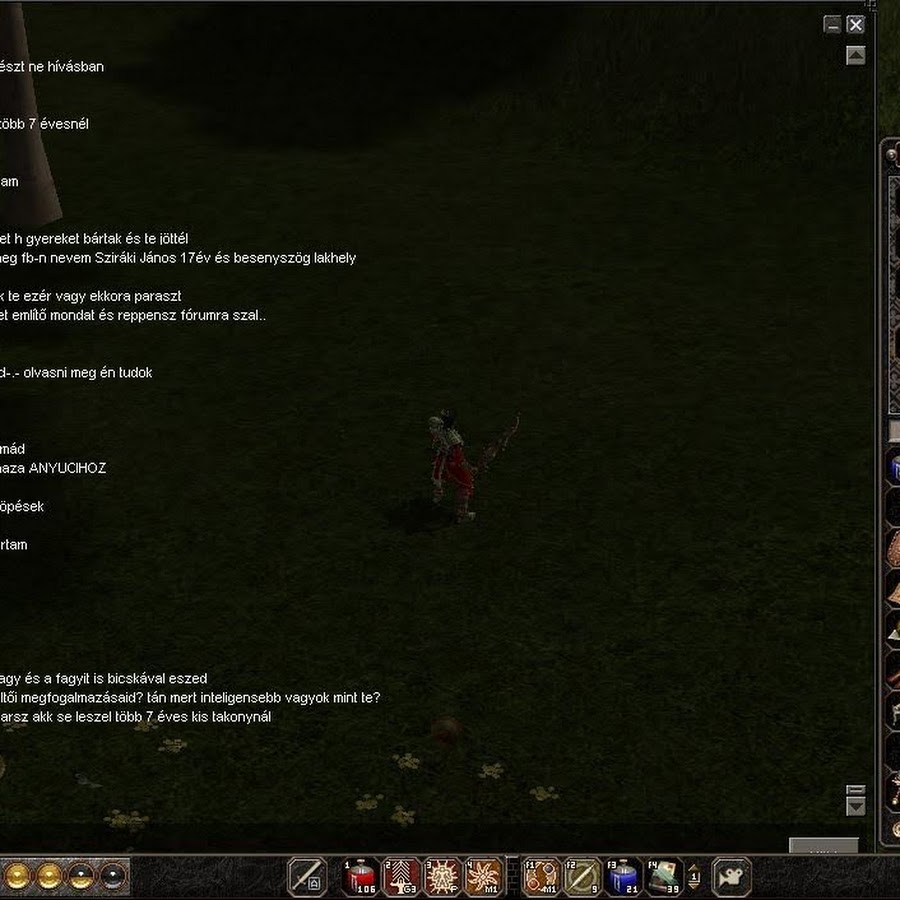The height and width of the screenshot is (900, 900).
Task: Use the item in the F2 quickslot
Action: point(582,877)
